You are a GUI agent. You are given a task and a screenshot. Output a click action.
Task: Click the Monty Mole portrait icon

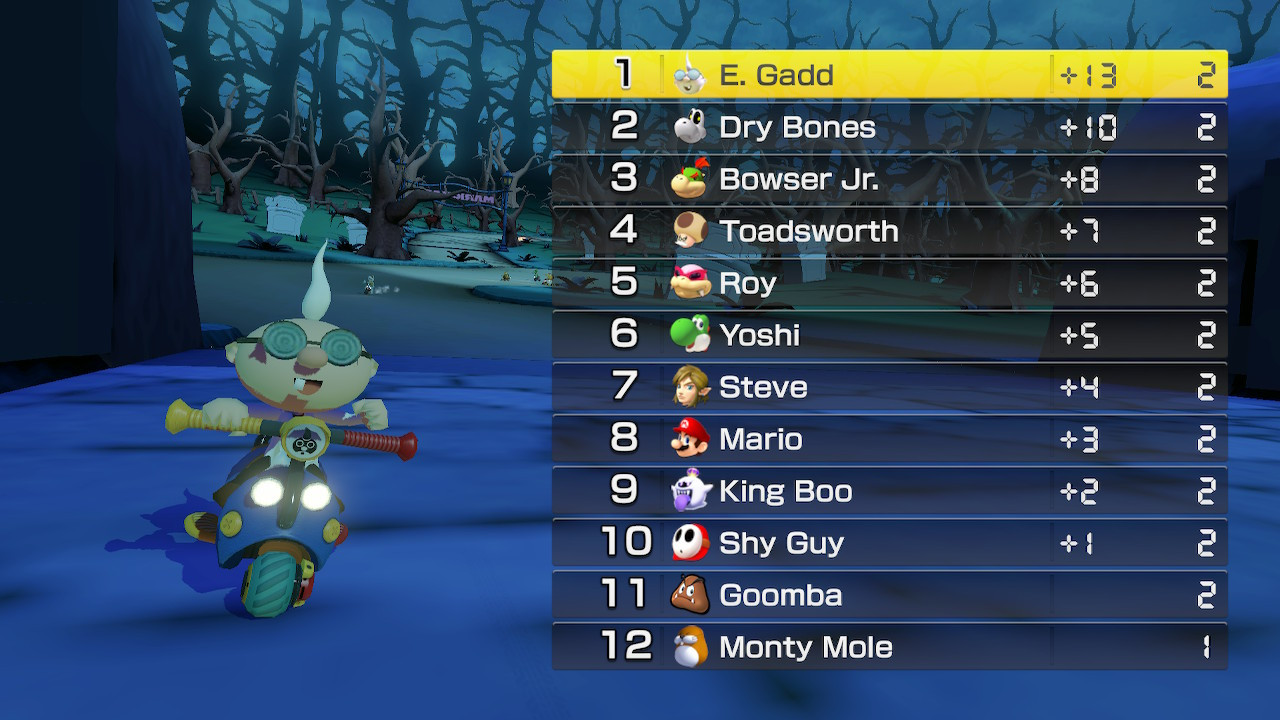[691, 647]
